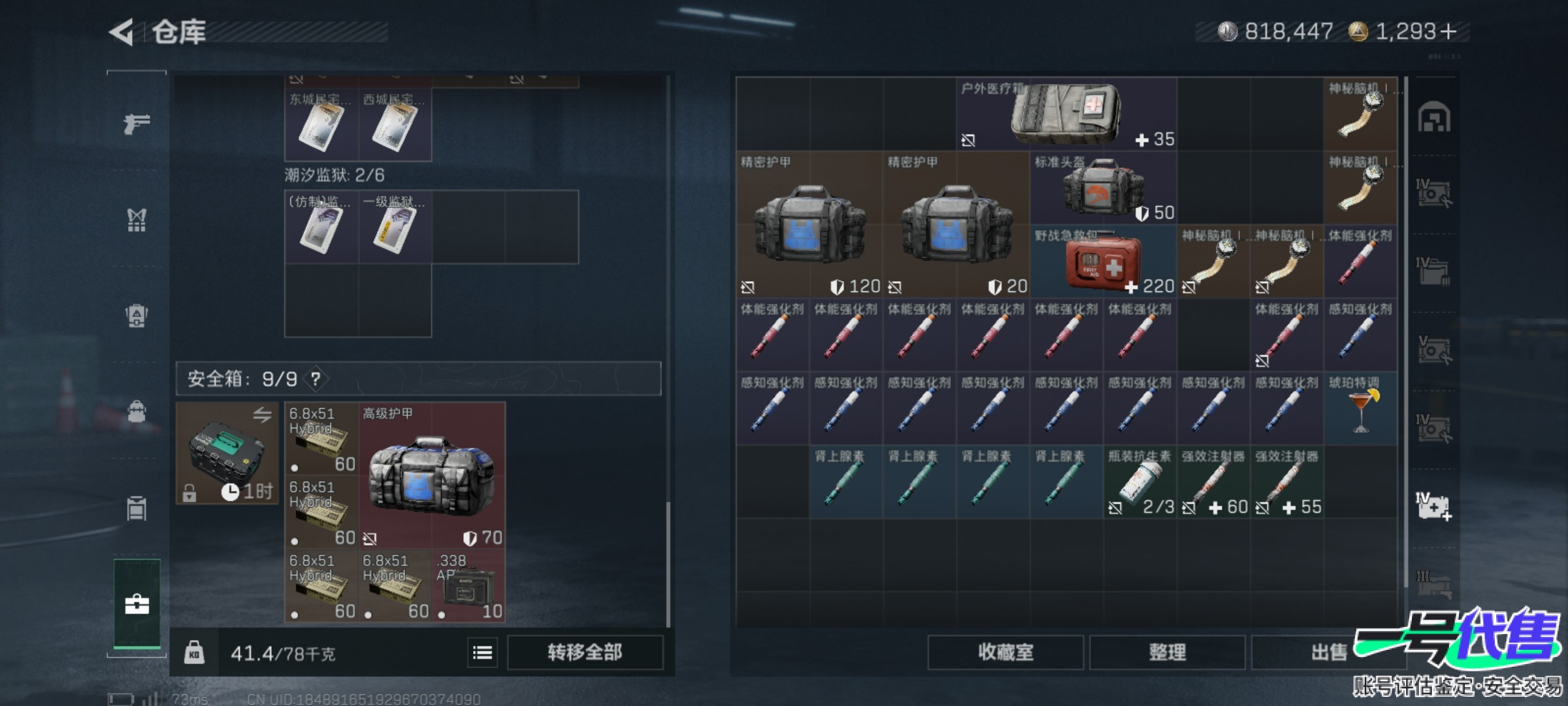
Task: Switch to the briefcase category tab
Action: (x=137, y=604)
